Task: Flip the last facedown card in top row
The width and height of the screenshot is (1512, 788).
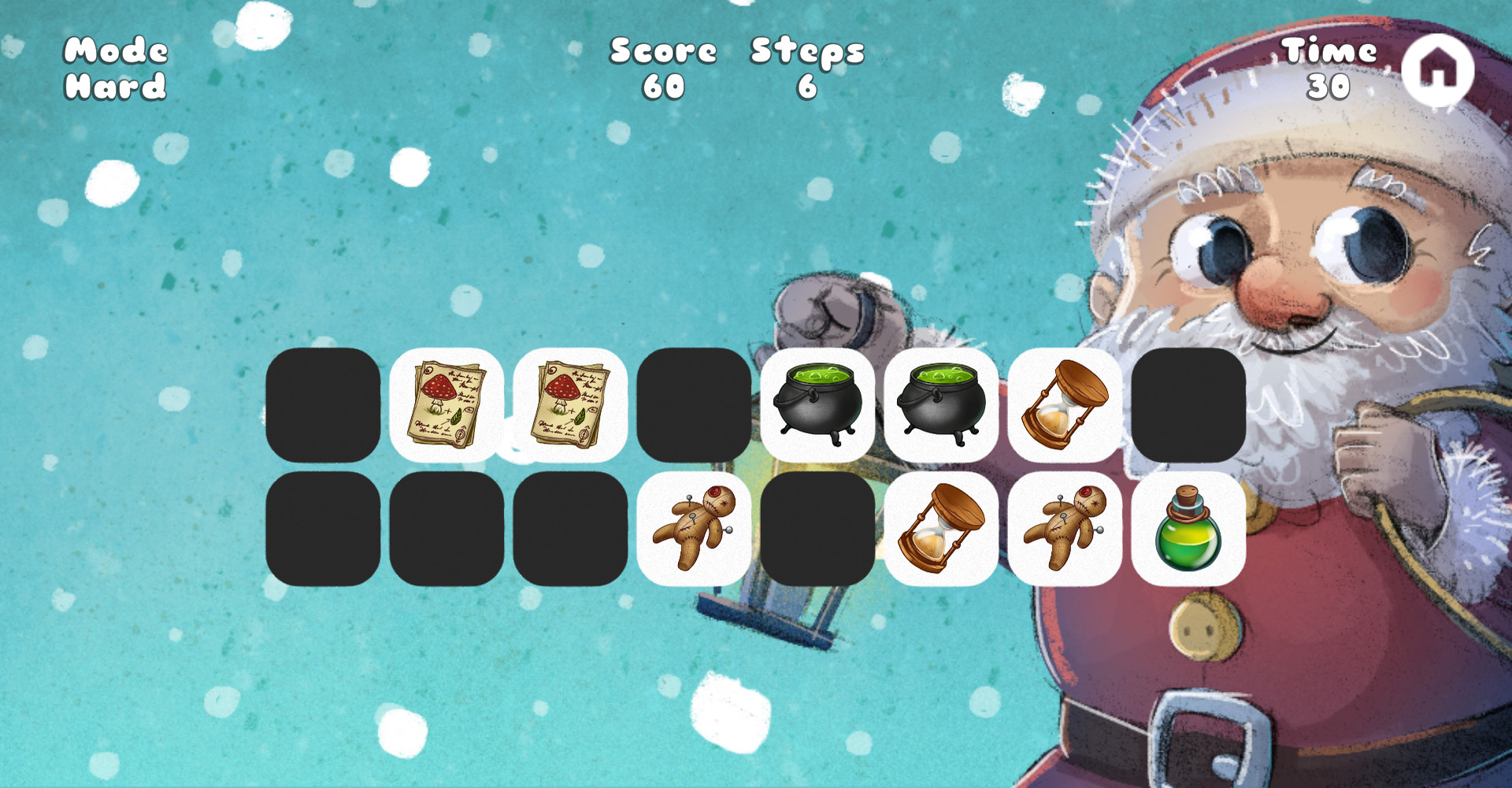Action: click(x=1189, y=406)
